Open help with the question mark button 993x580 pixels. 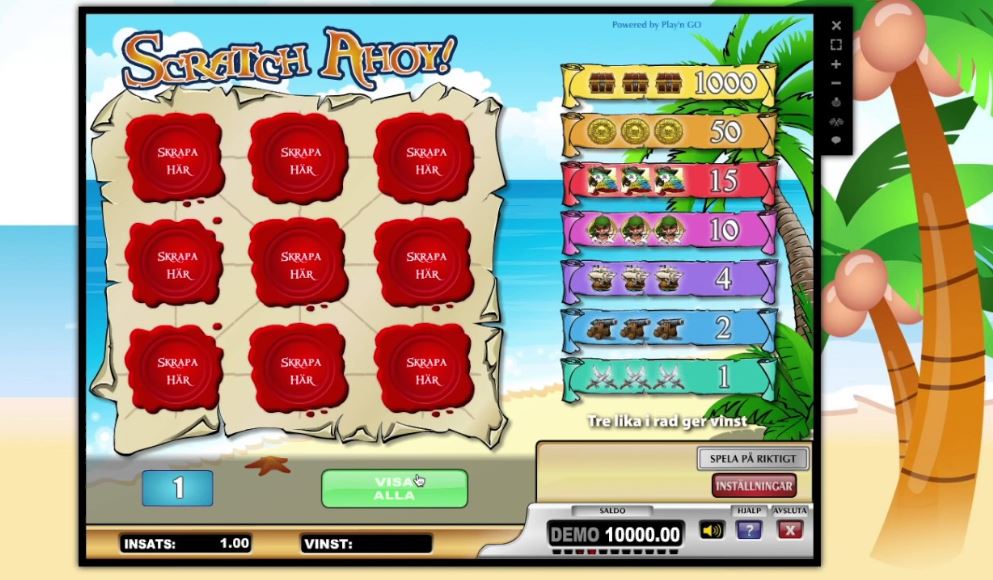point(748,530)
